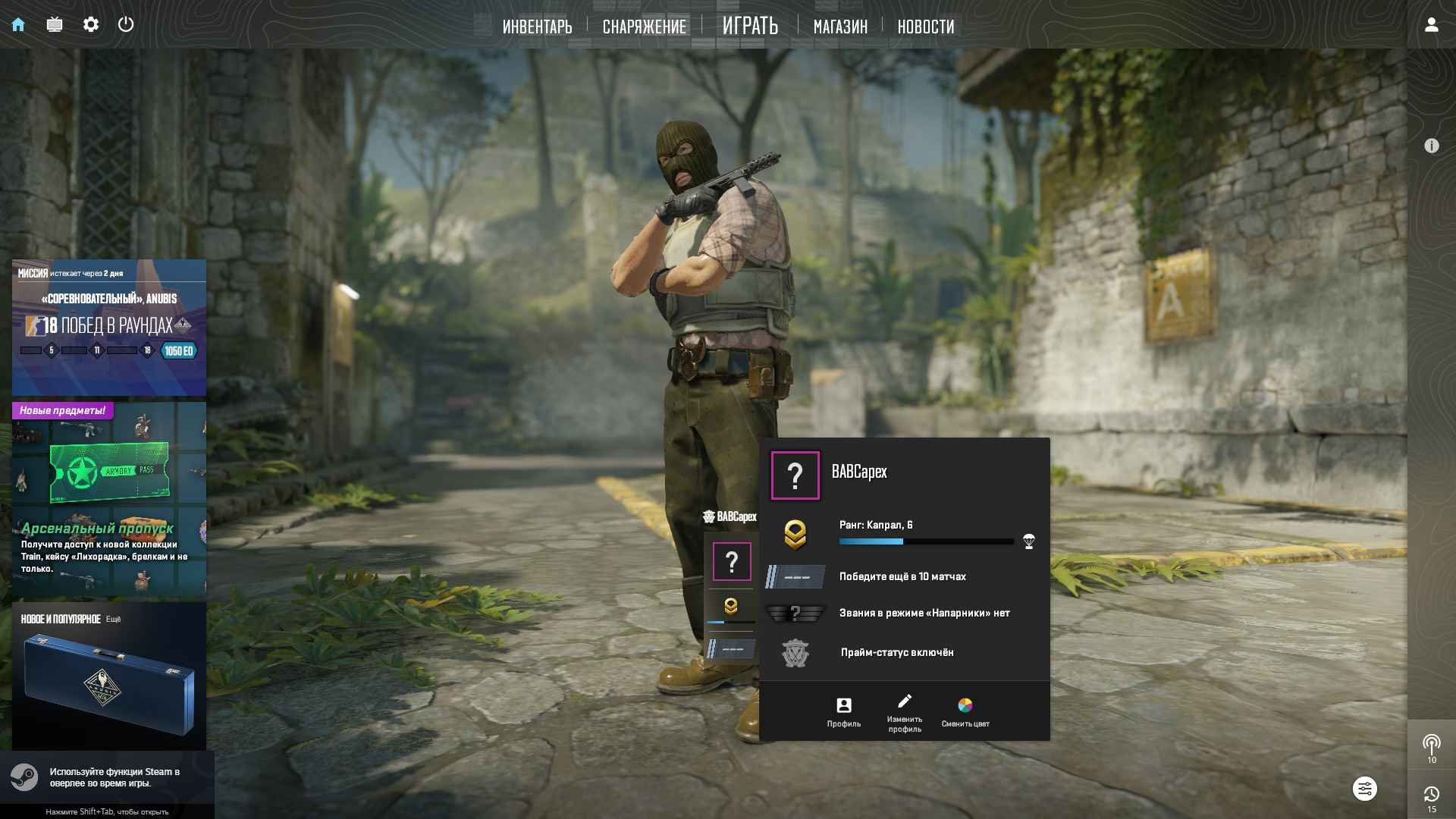Screen dimensions: 1456x819
Task: Click the match history clock icon showing 15
Action: (1432, 793)
